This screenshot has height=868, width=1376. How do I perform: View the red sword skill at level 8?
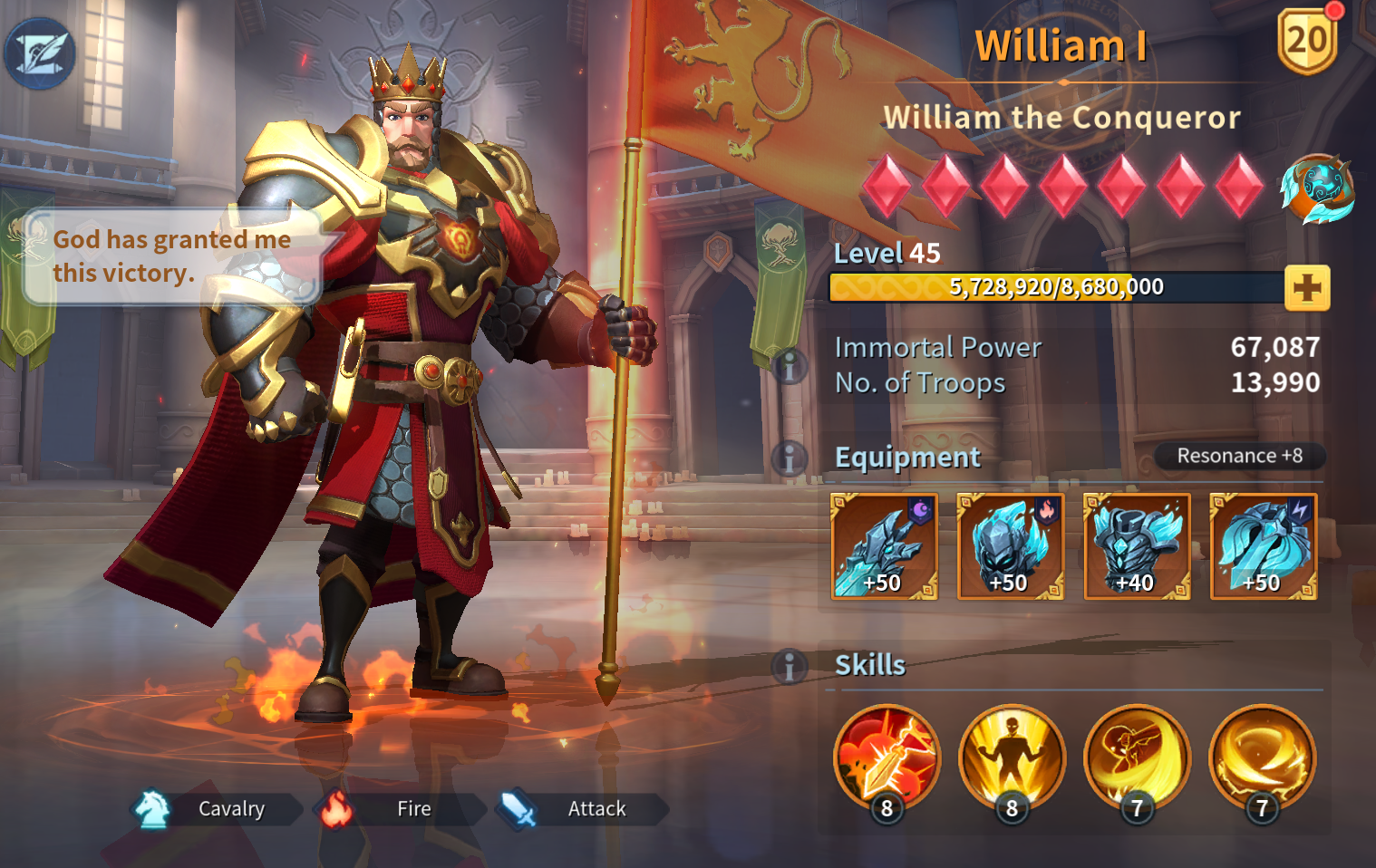887,757
